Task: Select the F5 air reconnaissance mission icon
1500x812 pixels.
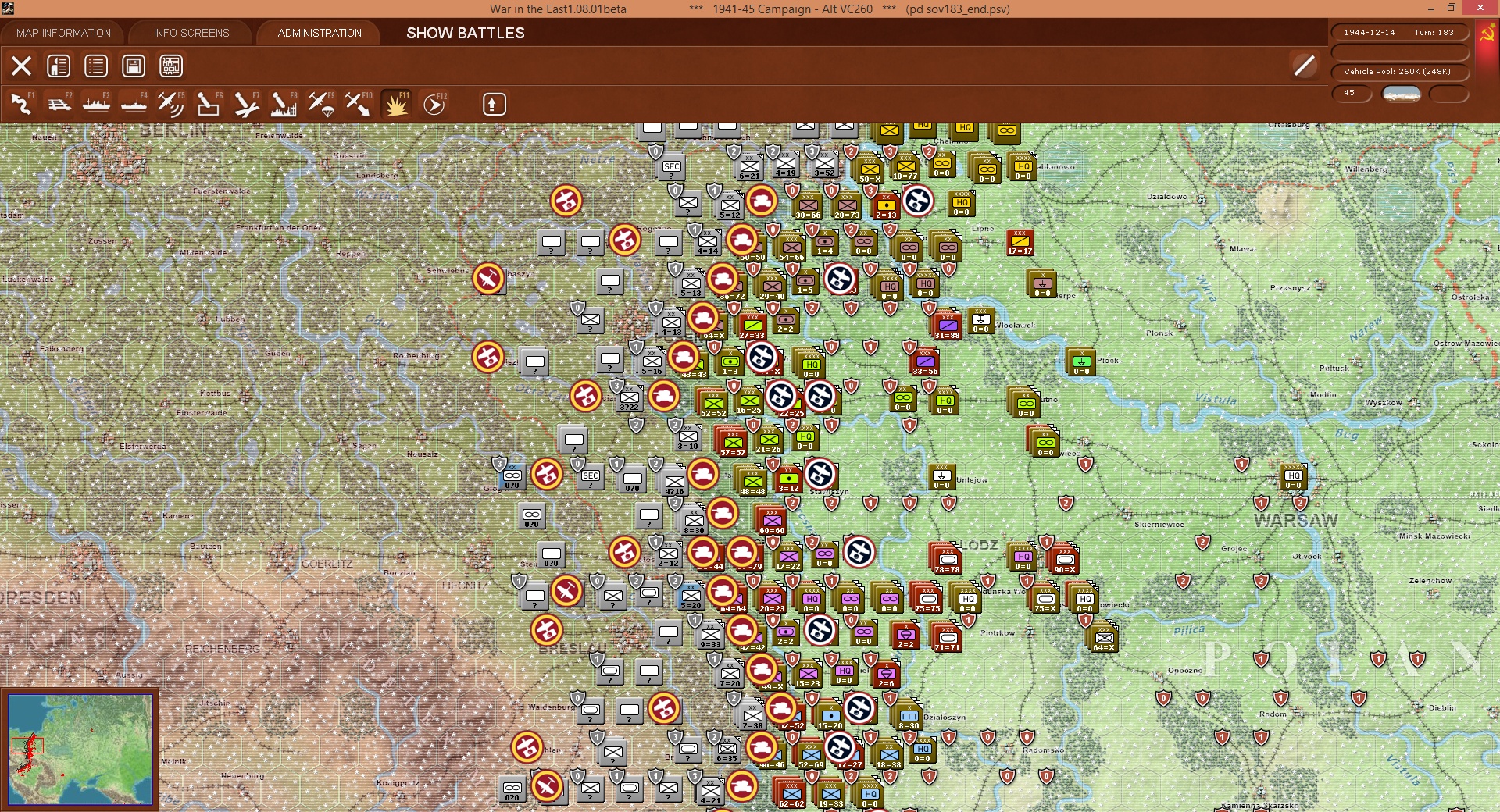Action: 171,104
